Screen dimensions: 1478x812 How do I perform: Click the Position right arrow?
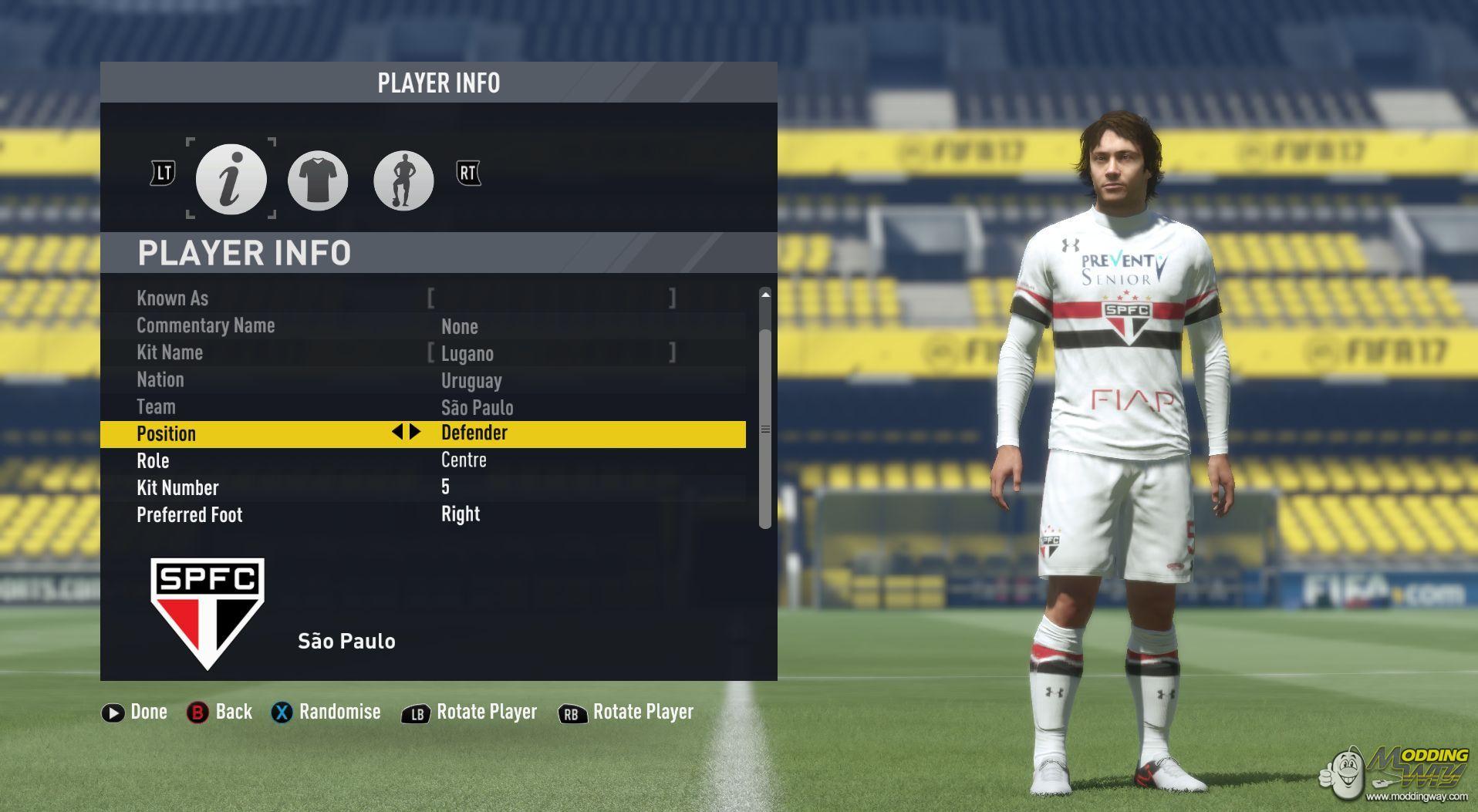tap(416, 432)
